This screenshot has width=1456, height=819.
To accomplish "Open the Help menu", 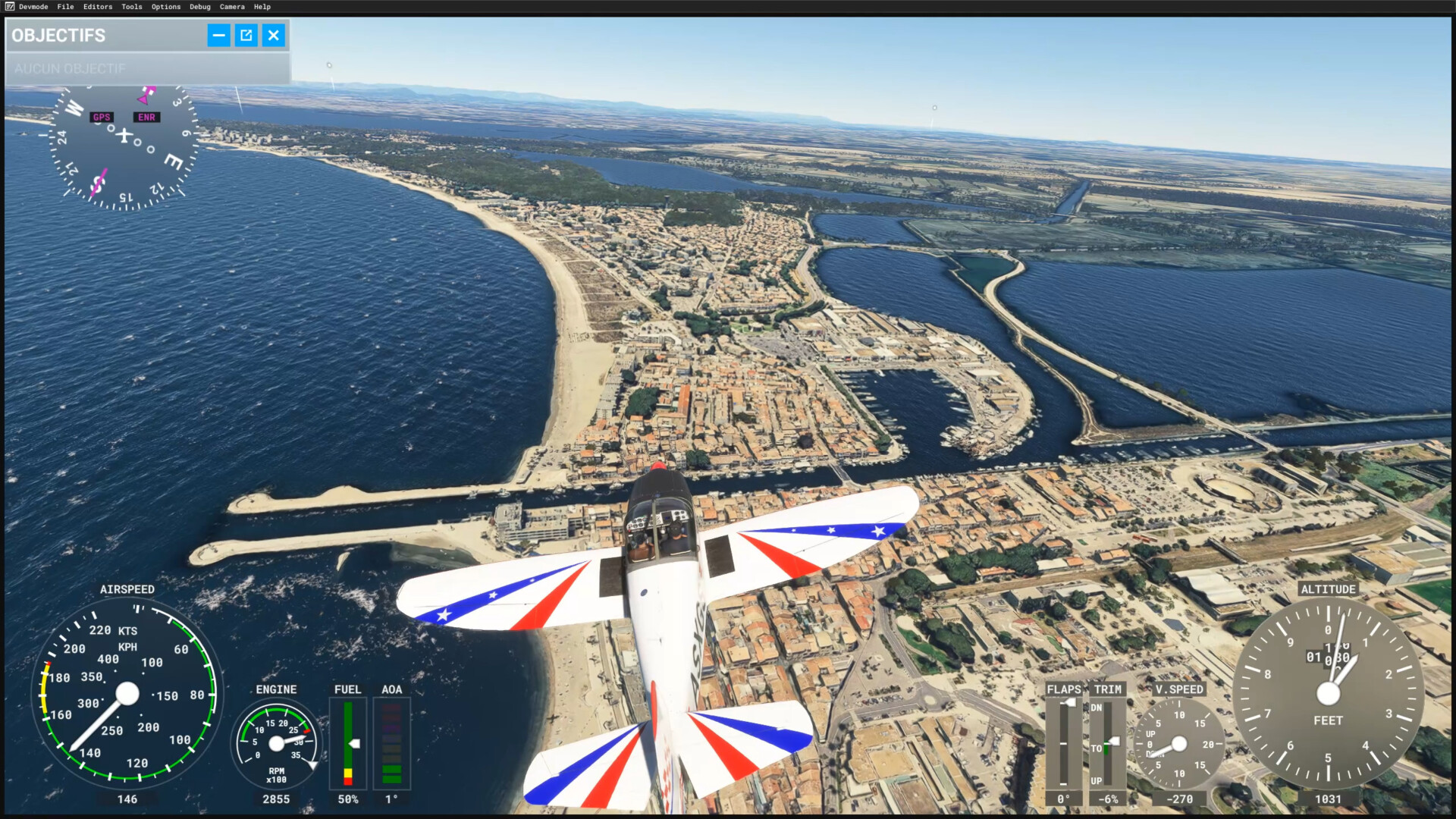I will pos(262,7).
